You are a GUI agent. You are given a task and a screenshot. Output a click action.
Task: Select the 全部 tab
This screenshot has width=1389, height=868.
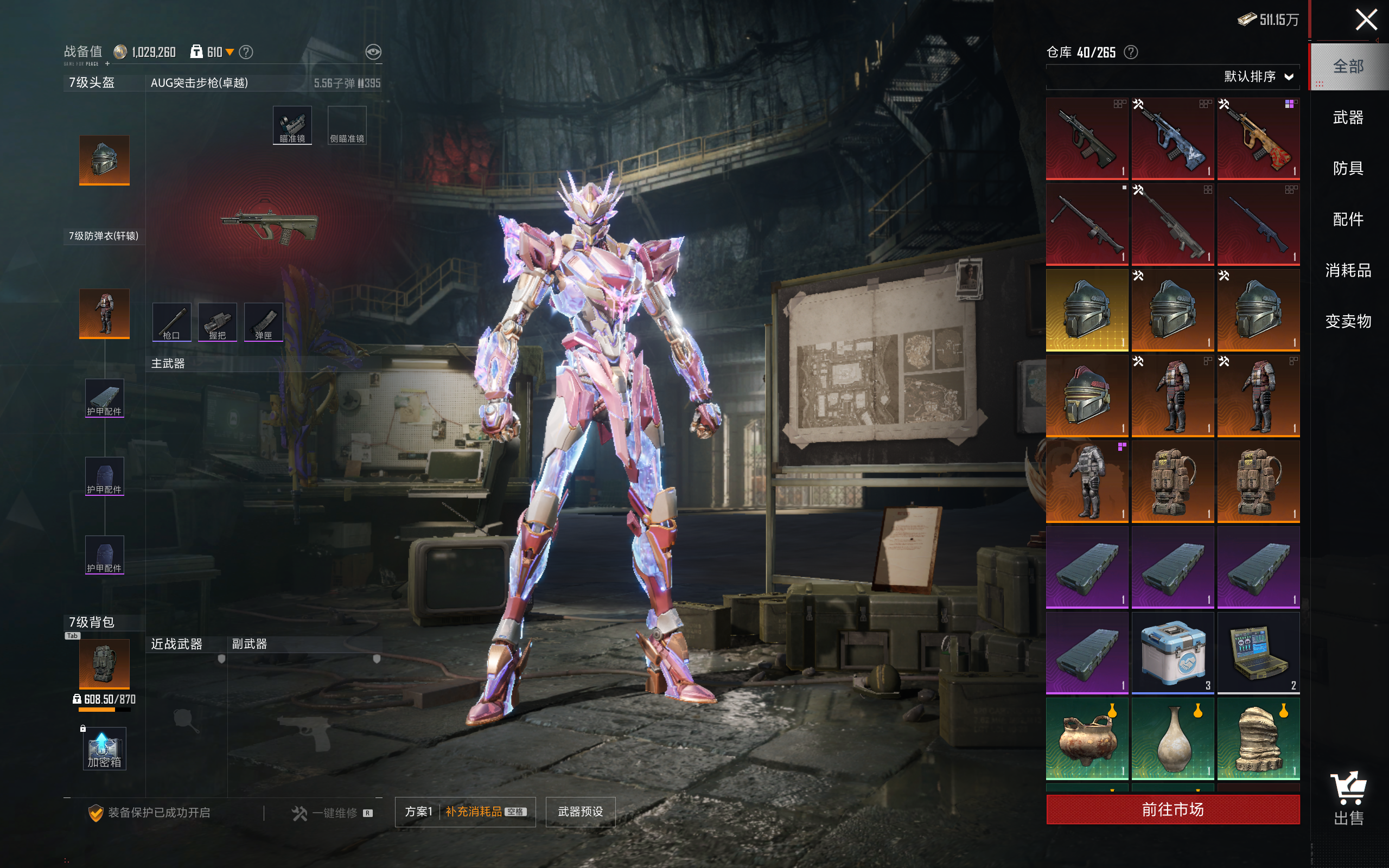(1348, 67)
